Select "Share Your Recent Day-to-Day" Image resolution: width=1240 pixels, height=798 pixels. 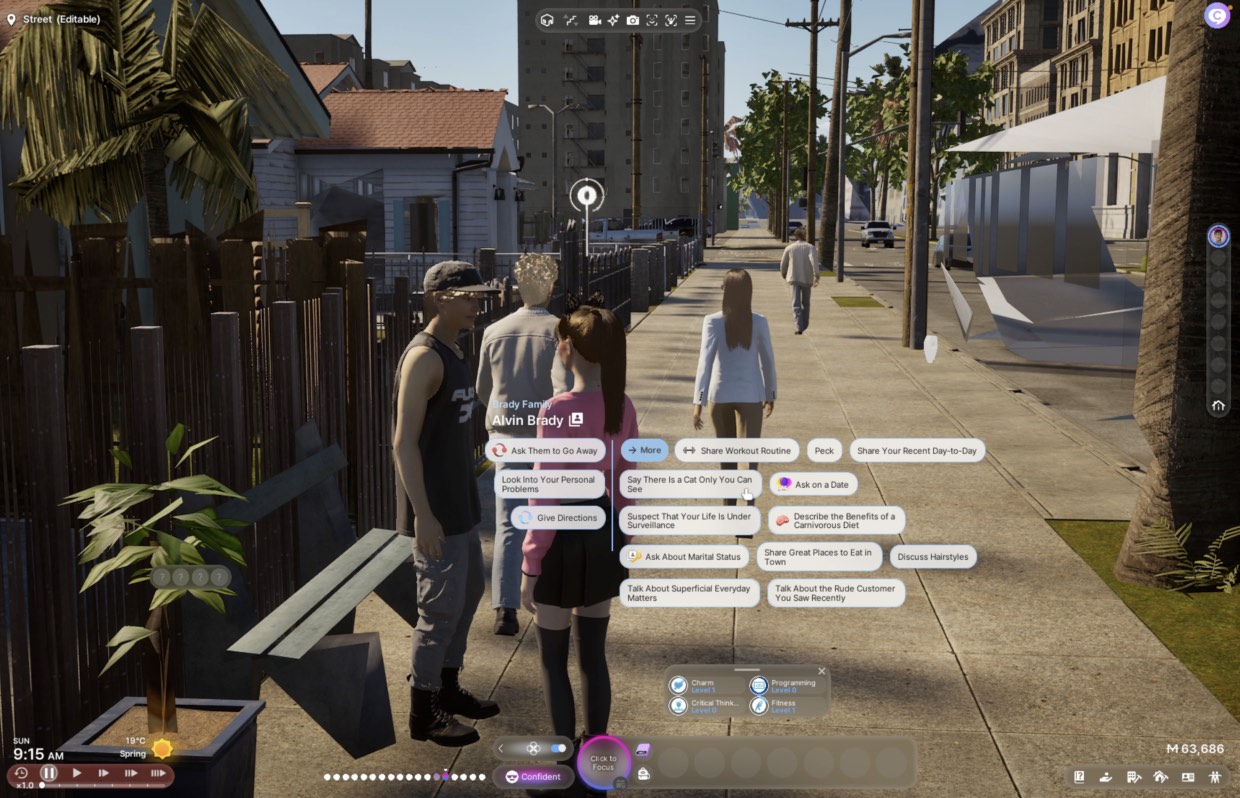tap(916, 451)
